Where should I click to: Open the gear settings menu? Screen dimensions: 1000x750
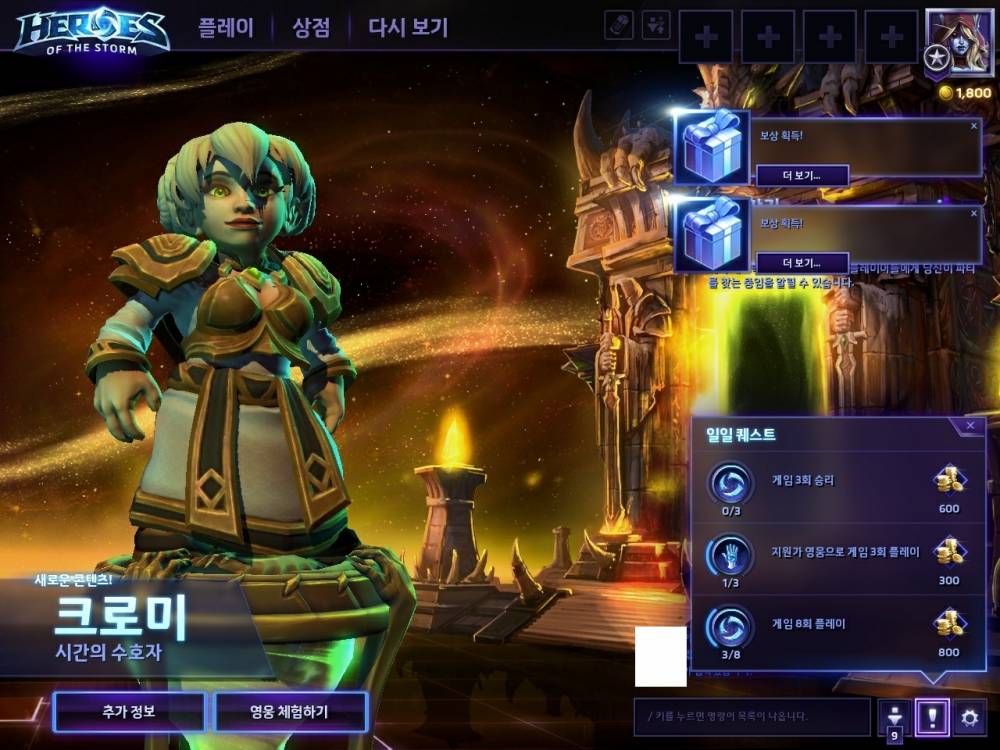coord(968,716)
